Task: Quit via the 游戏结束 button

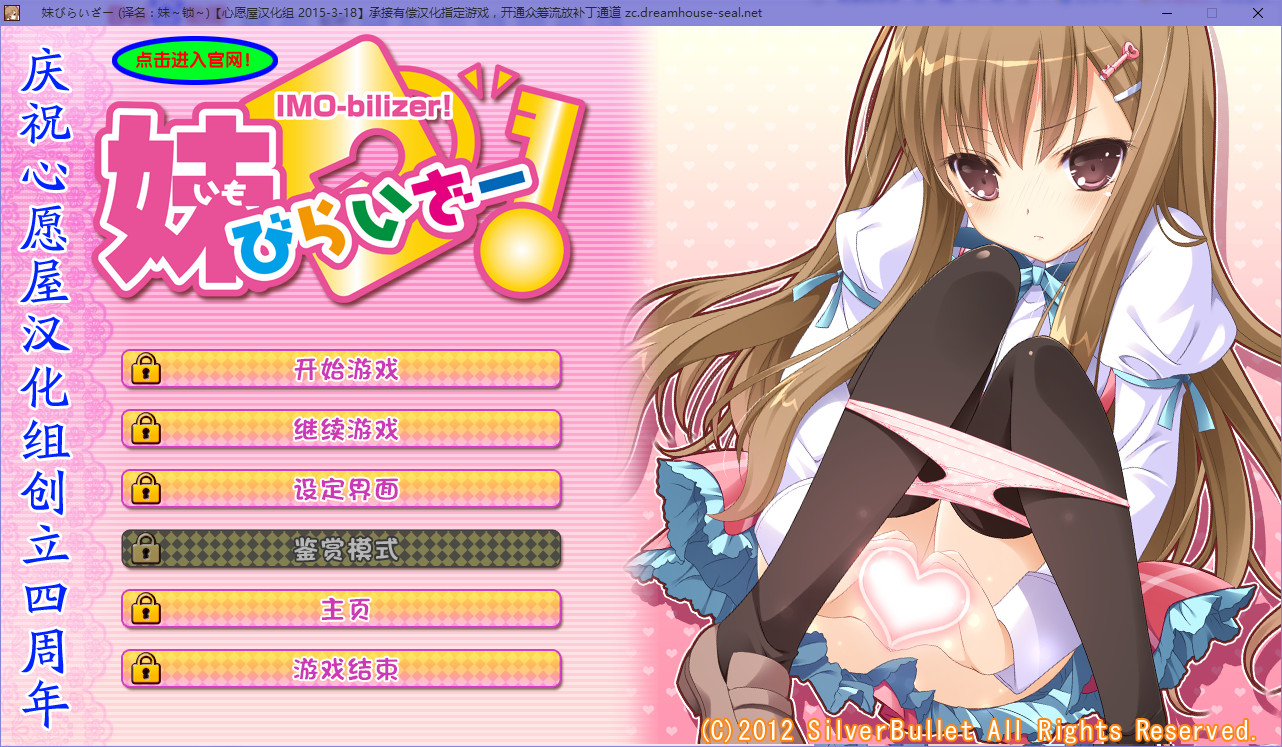Action: [x=345, y=669]
